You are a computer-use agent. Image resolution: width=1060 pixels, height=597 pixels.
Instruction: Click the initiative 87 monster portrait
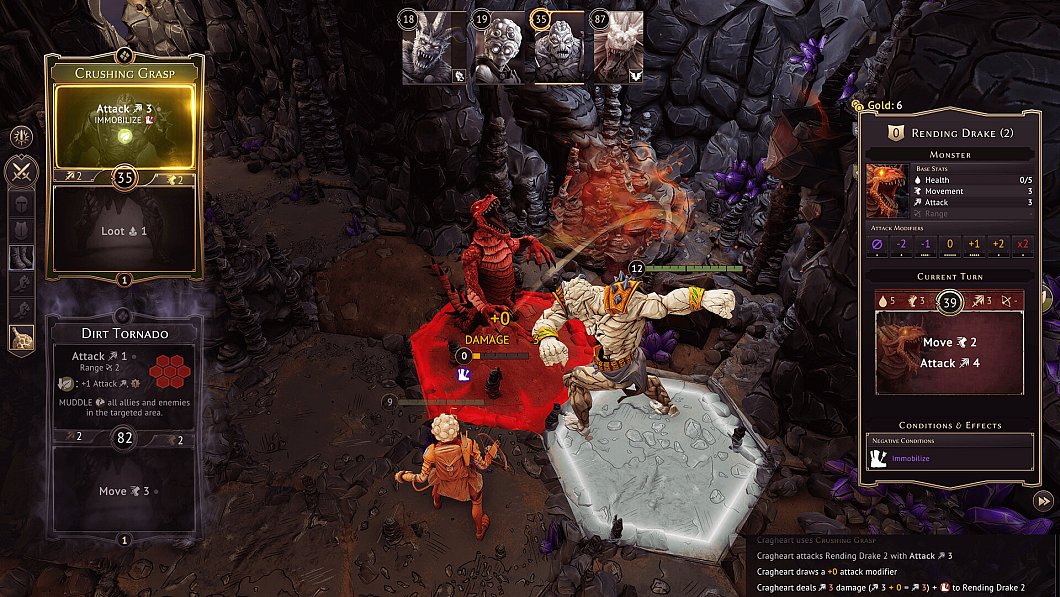tap(617, 48)
